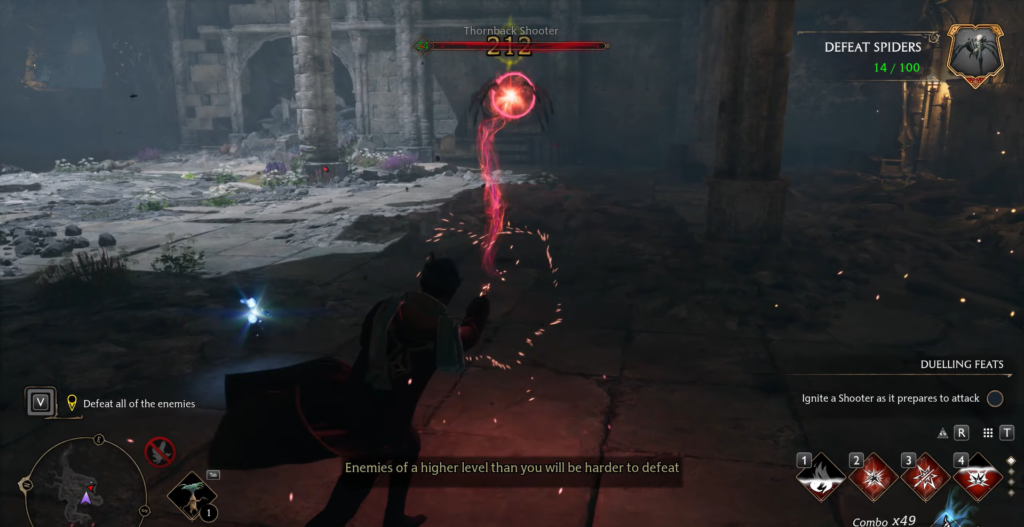Select the yellow quest marker objective tracker
Viewport: 1024px width, 527px height.
coord(72,403)
